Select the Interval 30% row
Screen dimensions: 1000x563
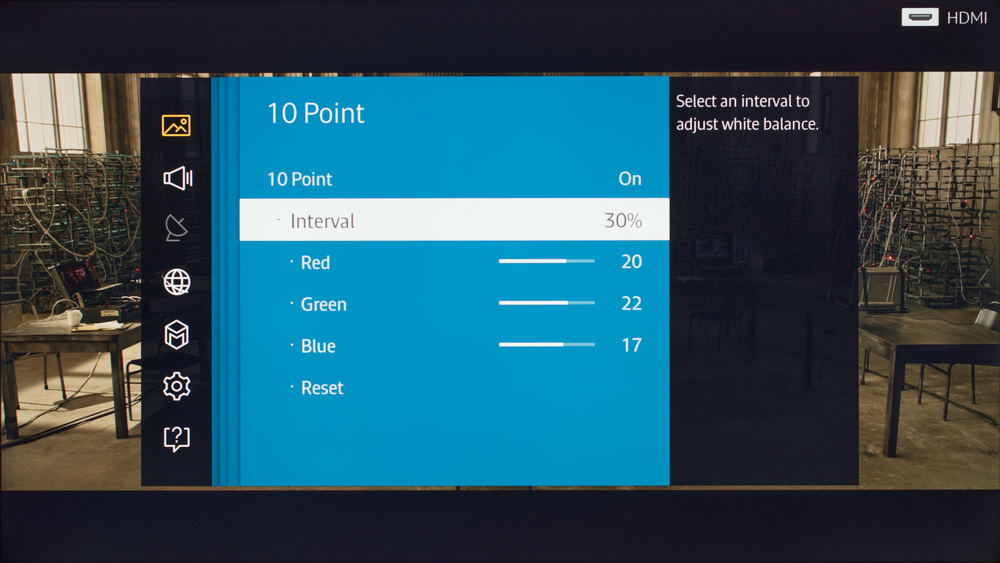(454, 220)
